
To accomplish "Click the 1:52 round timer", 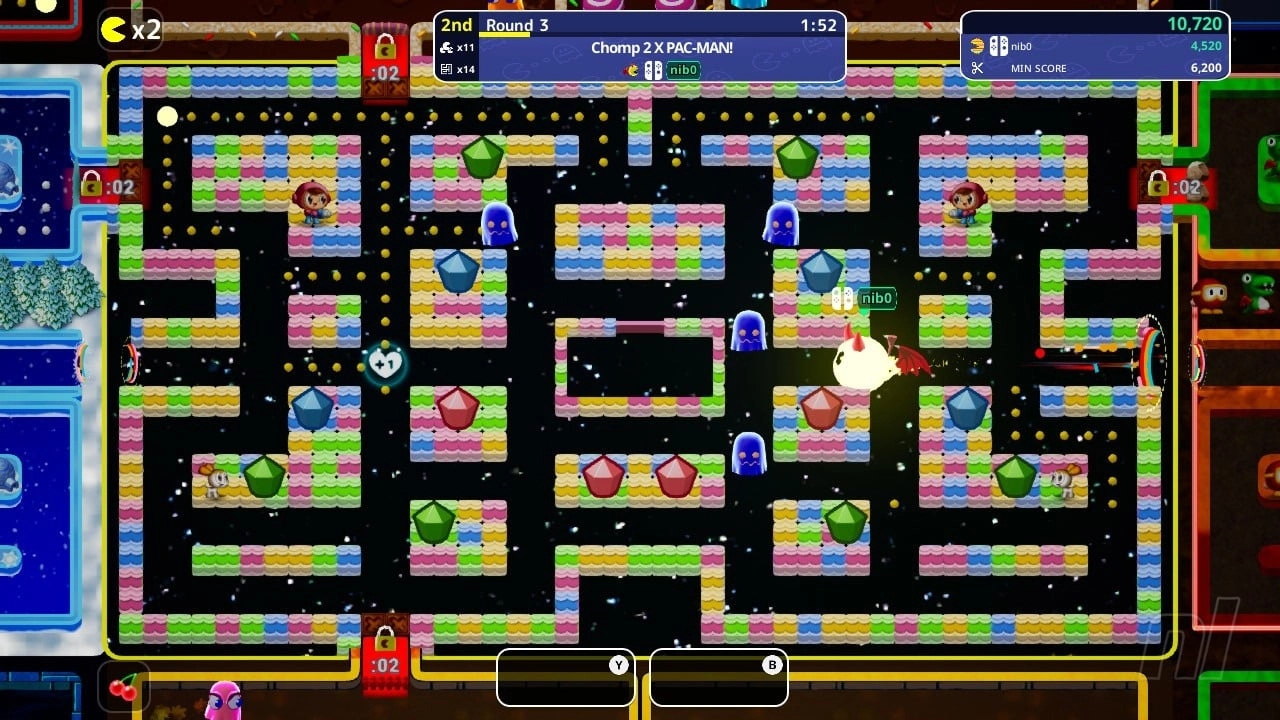I will point(821,23).
